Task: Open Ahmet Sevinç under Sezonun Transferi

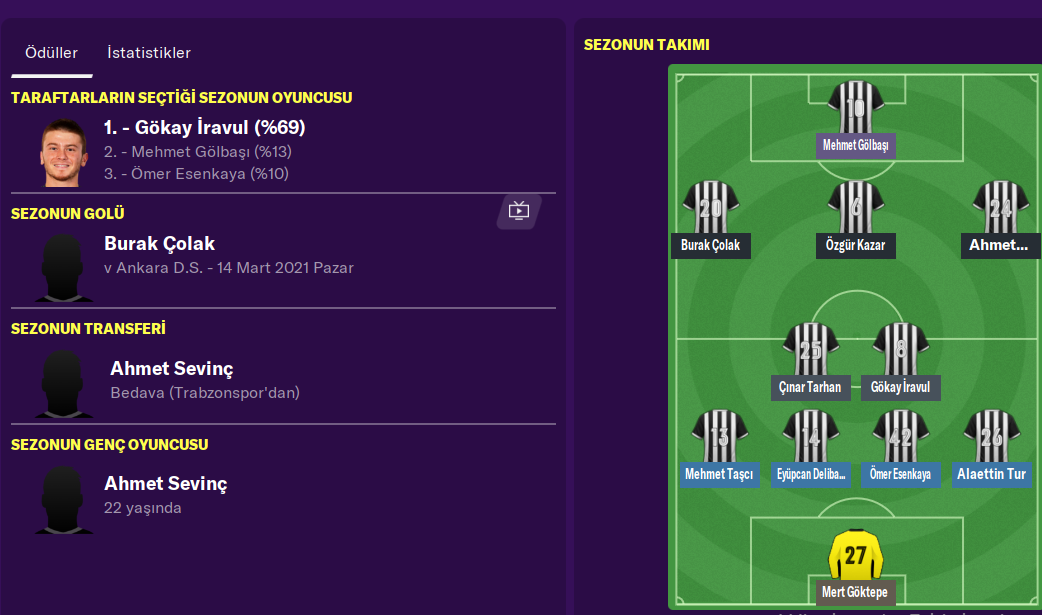Action: [171, 369]
